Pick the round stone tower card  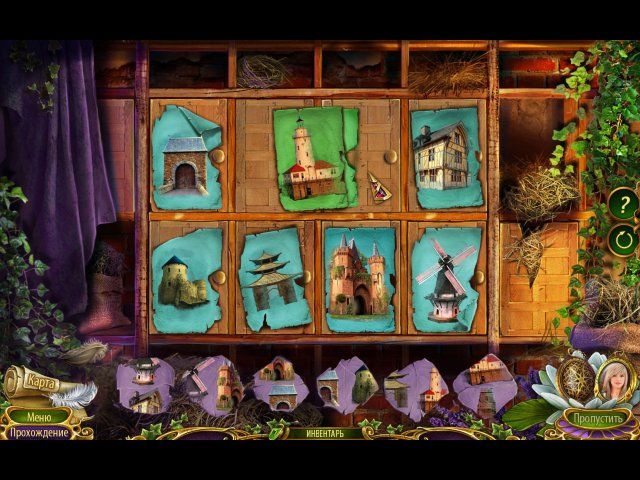pos(186,280)
